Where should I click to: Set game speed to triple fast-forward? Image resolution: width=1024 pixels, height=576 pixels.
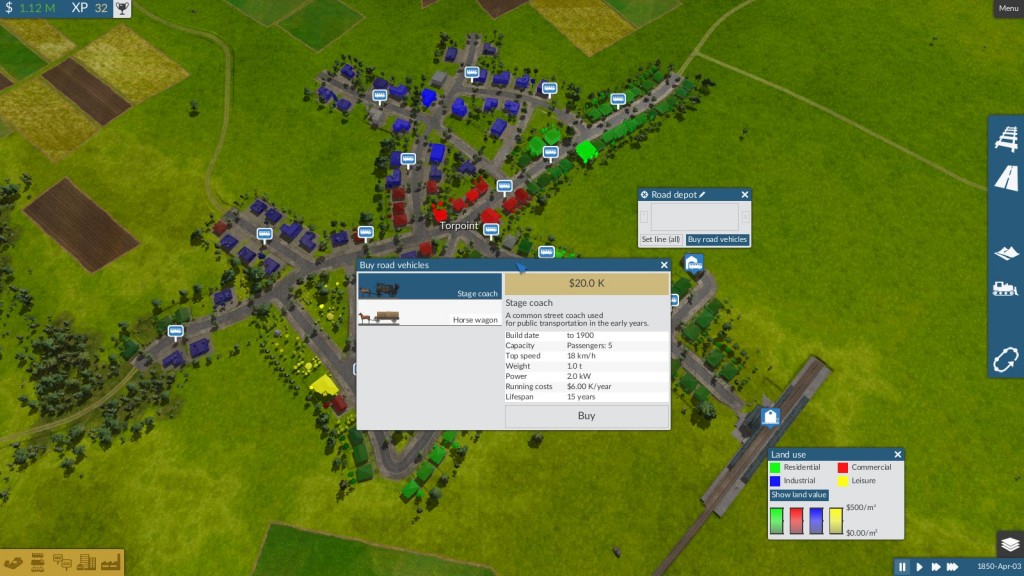click(953, 567)
